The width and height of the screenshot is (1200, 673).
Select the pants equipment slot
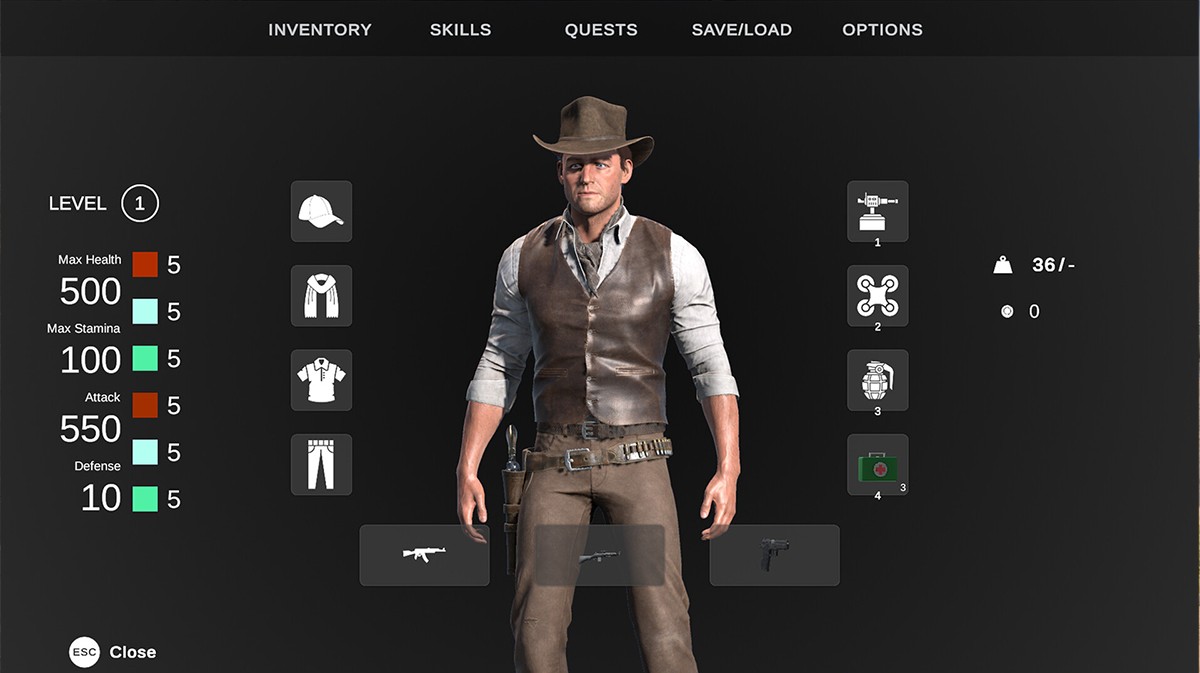[x=321, y=464]
